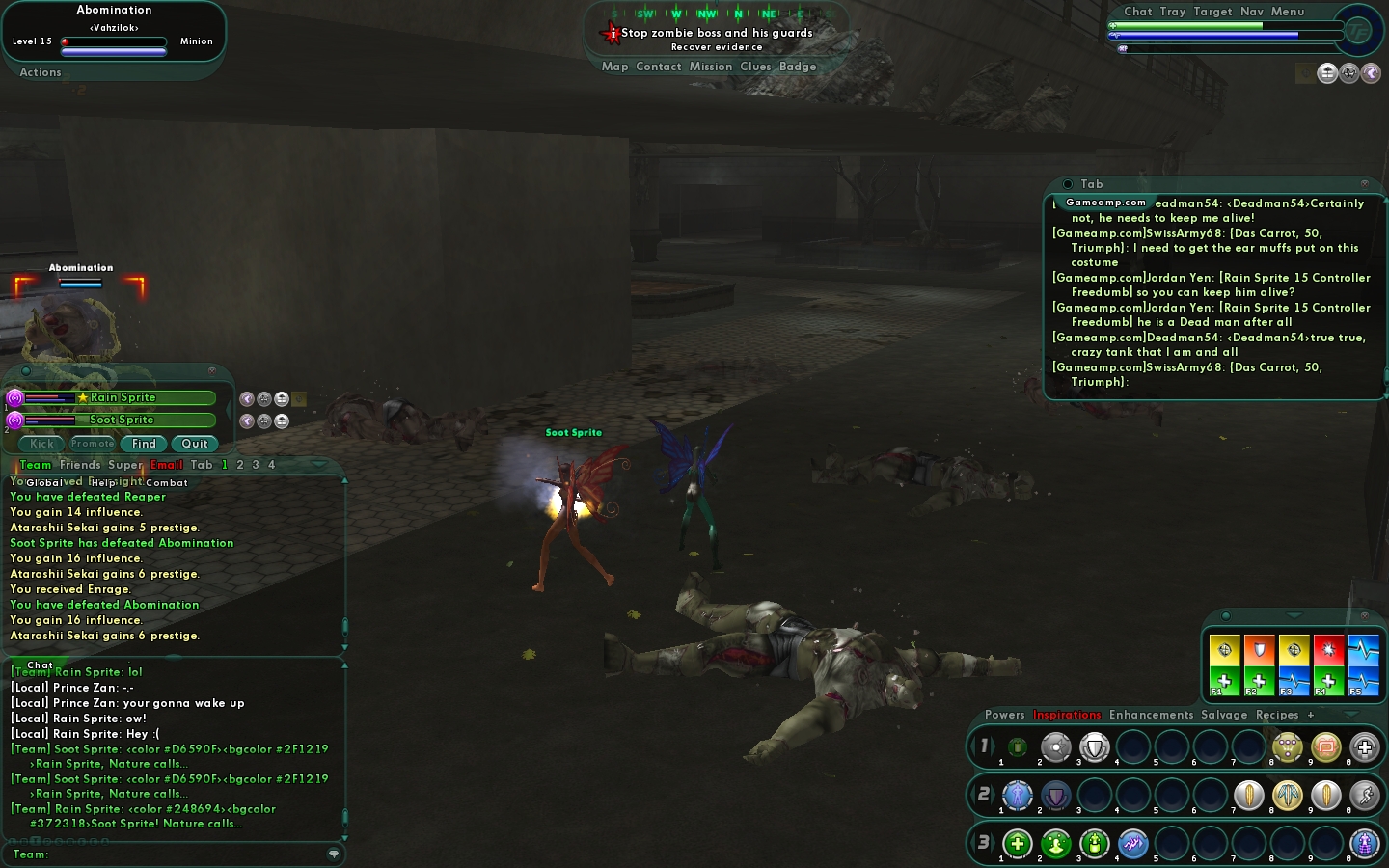The image size is (1389, 868).
Task: Switch to the Salvage tab
Action: tap(1224, 715)
